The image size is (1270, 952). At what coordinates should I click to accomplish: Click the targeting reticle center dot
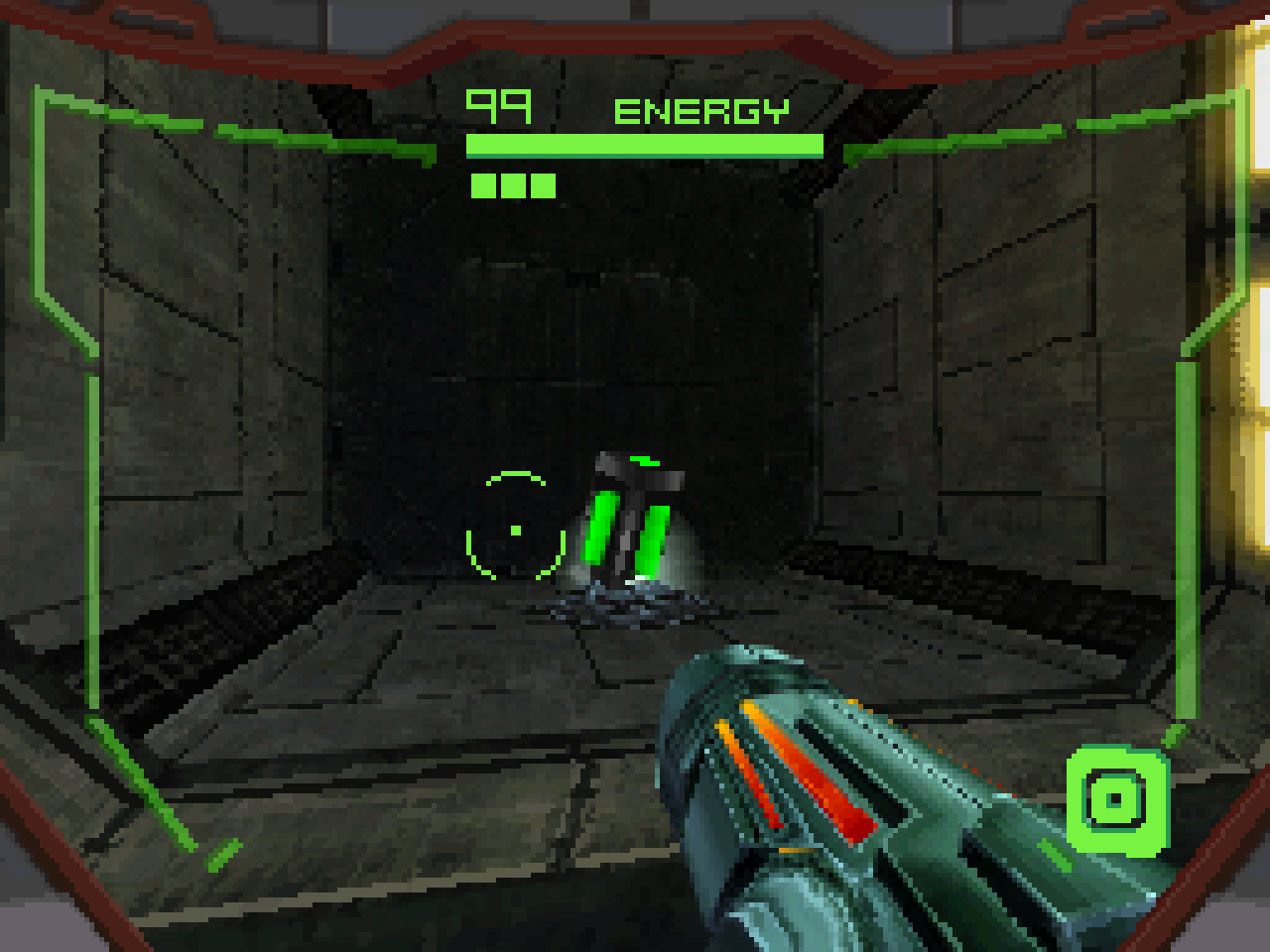pos(514,531)
